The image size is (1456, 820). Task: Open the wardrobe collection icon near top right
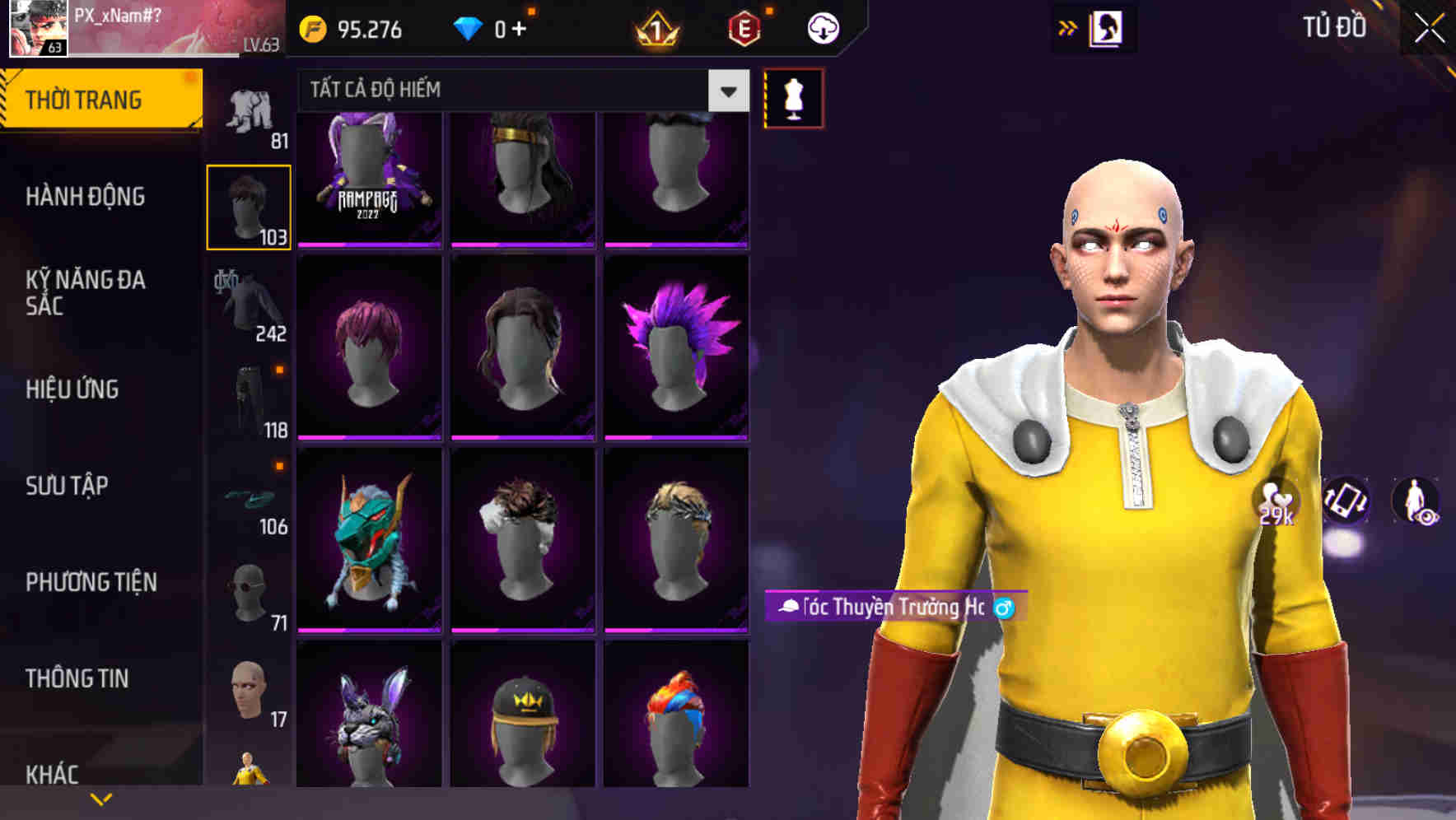(1106, 27)
